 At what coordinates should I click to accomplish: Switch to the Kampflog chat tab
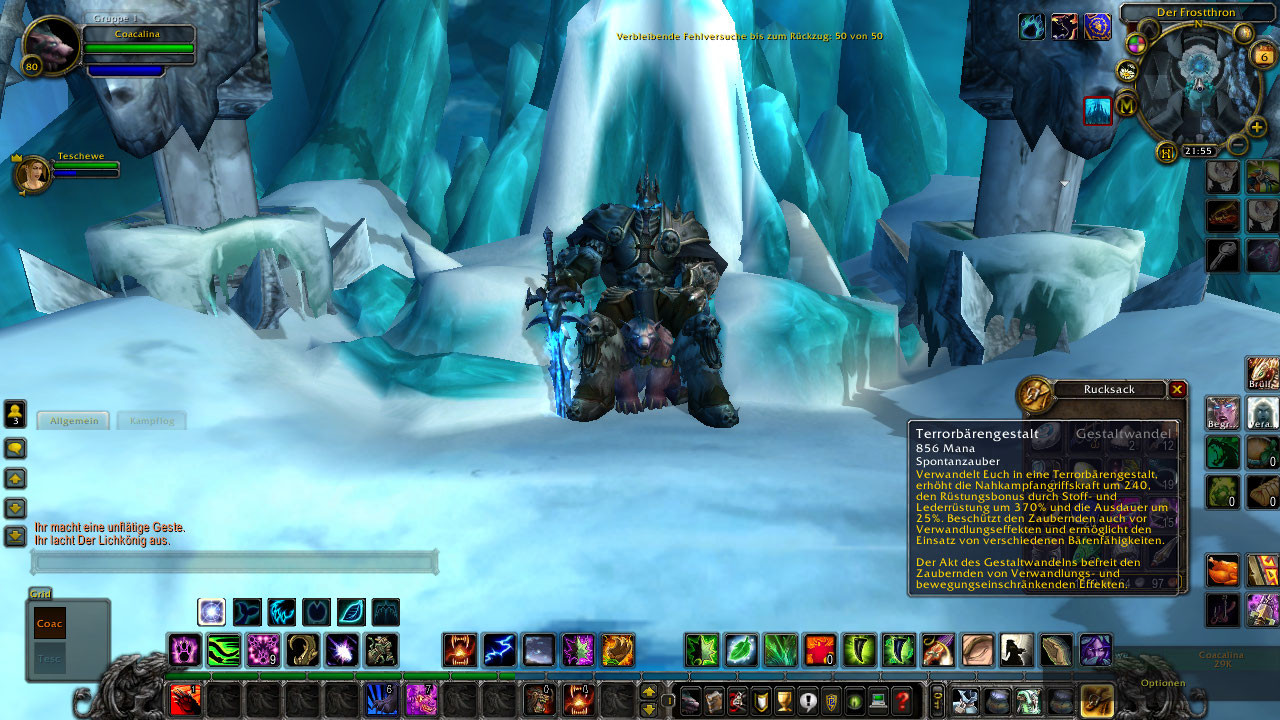pyautogui.click(x=152, y=421)
